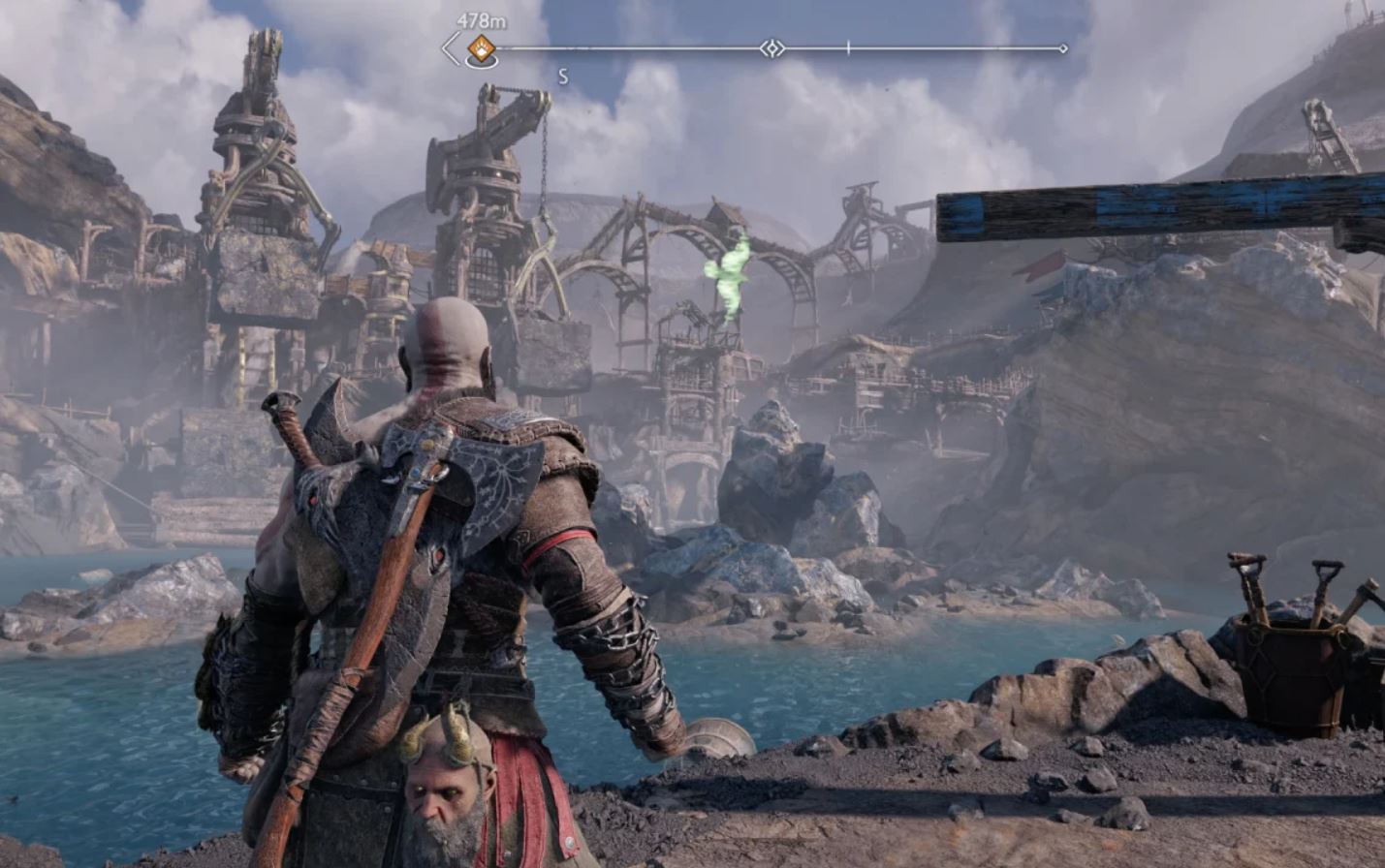
Task: Select the orange quest objective marker
Action: click(x=481, y=48)
